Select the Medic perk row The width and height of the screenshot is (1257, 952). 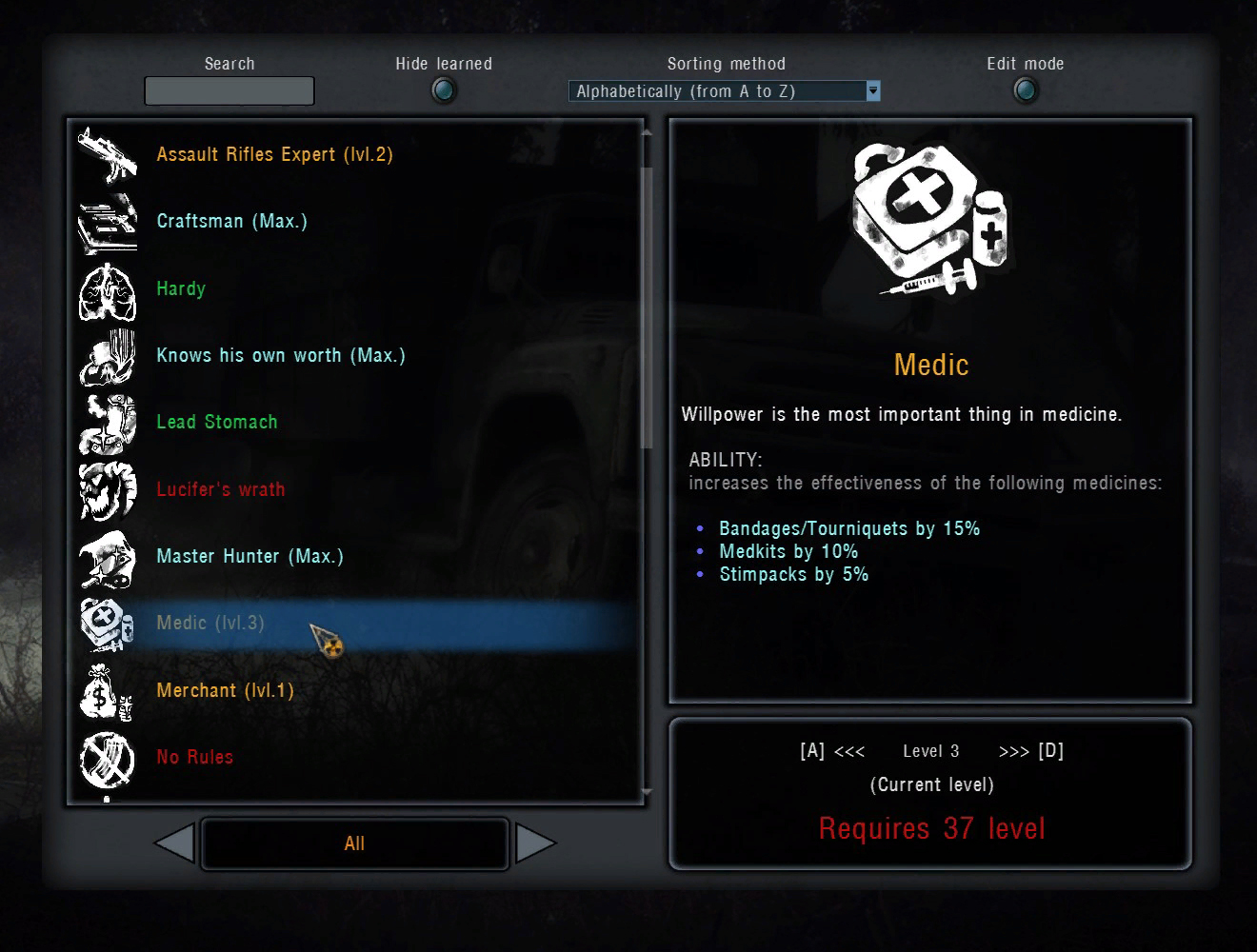[210, 624]
